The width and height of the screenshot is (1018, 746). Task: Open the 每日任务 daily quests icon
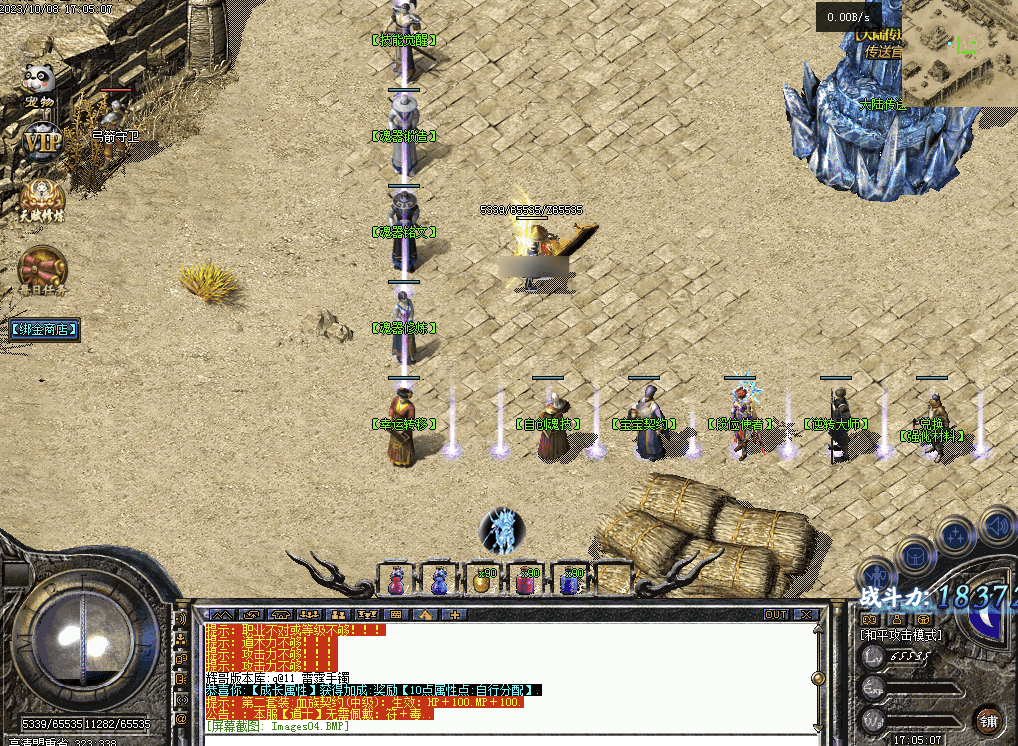43,270
